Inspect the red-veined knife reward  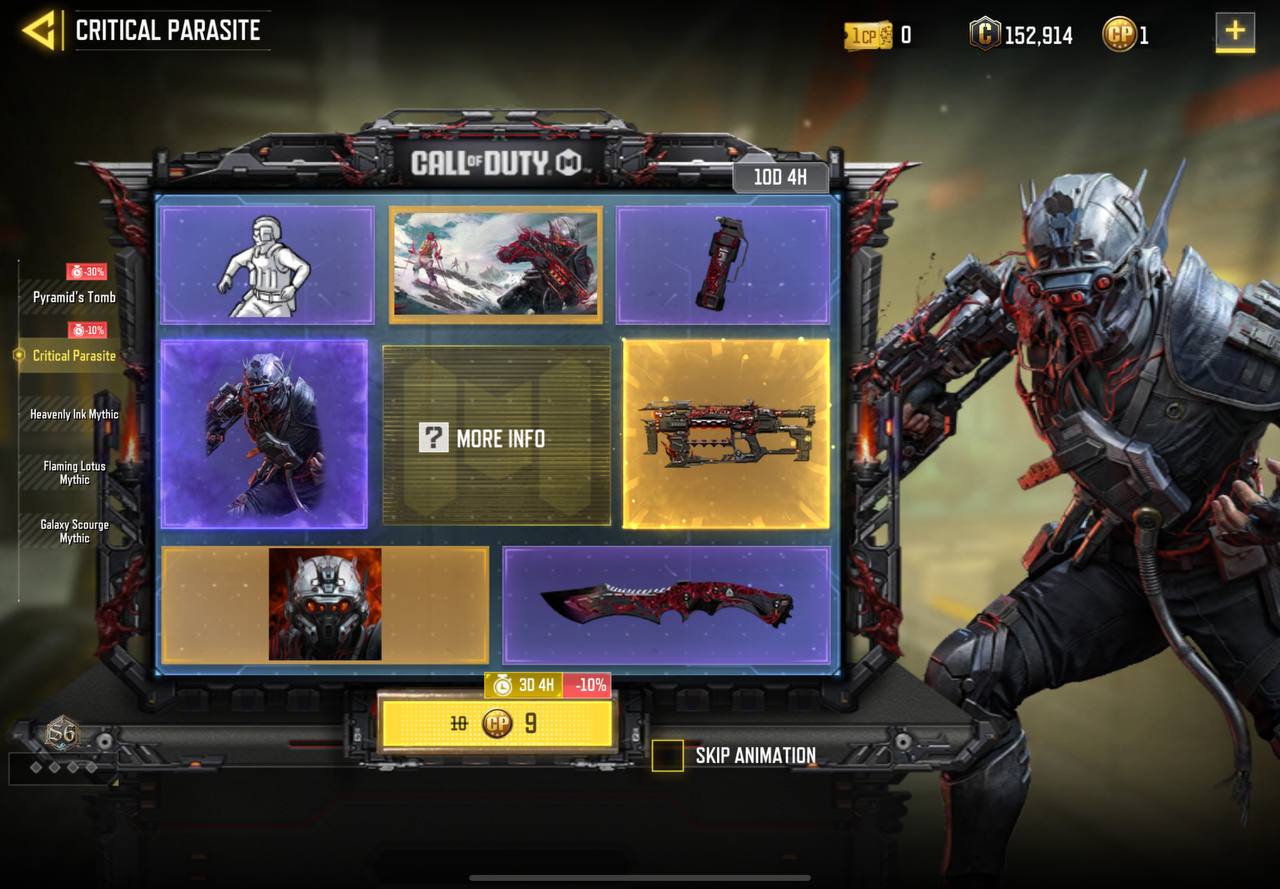666,604
